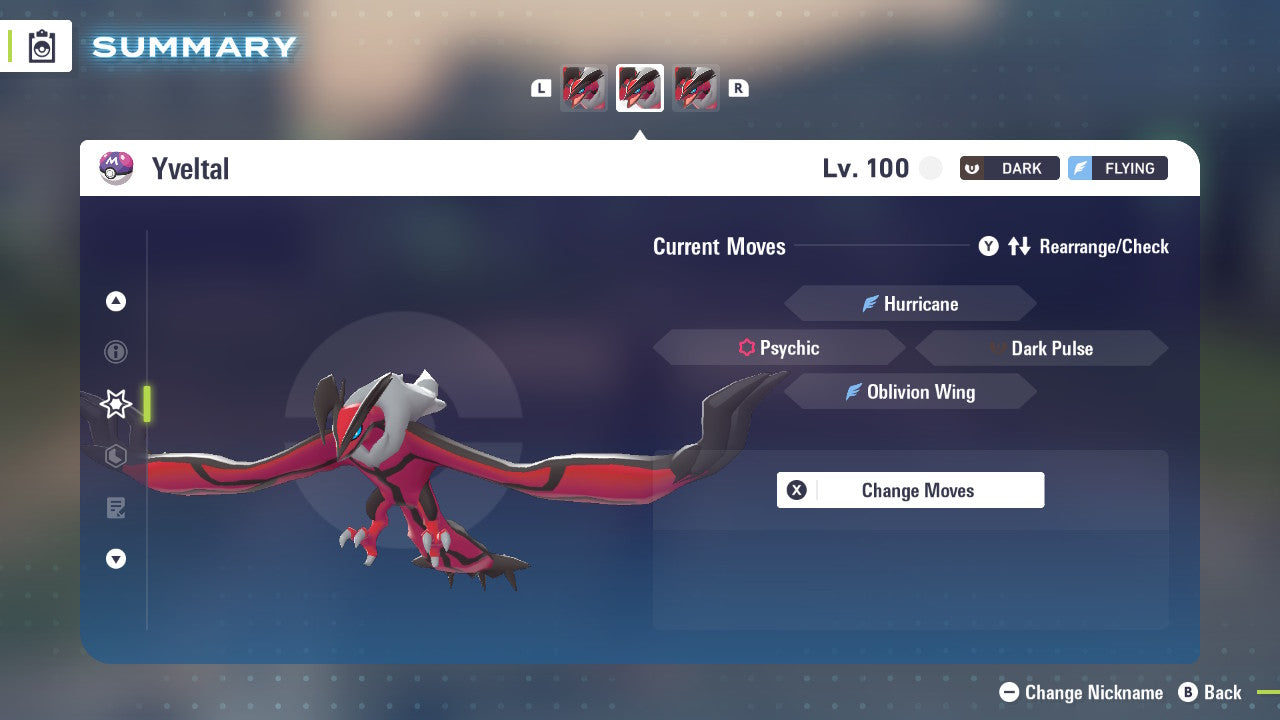Click the Master Ball icon beside Yveltal
1280x720 pixels.
coord(115,167)
